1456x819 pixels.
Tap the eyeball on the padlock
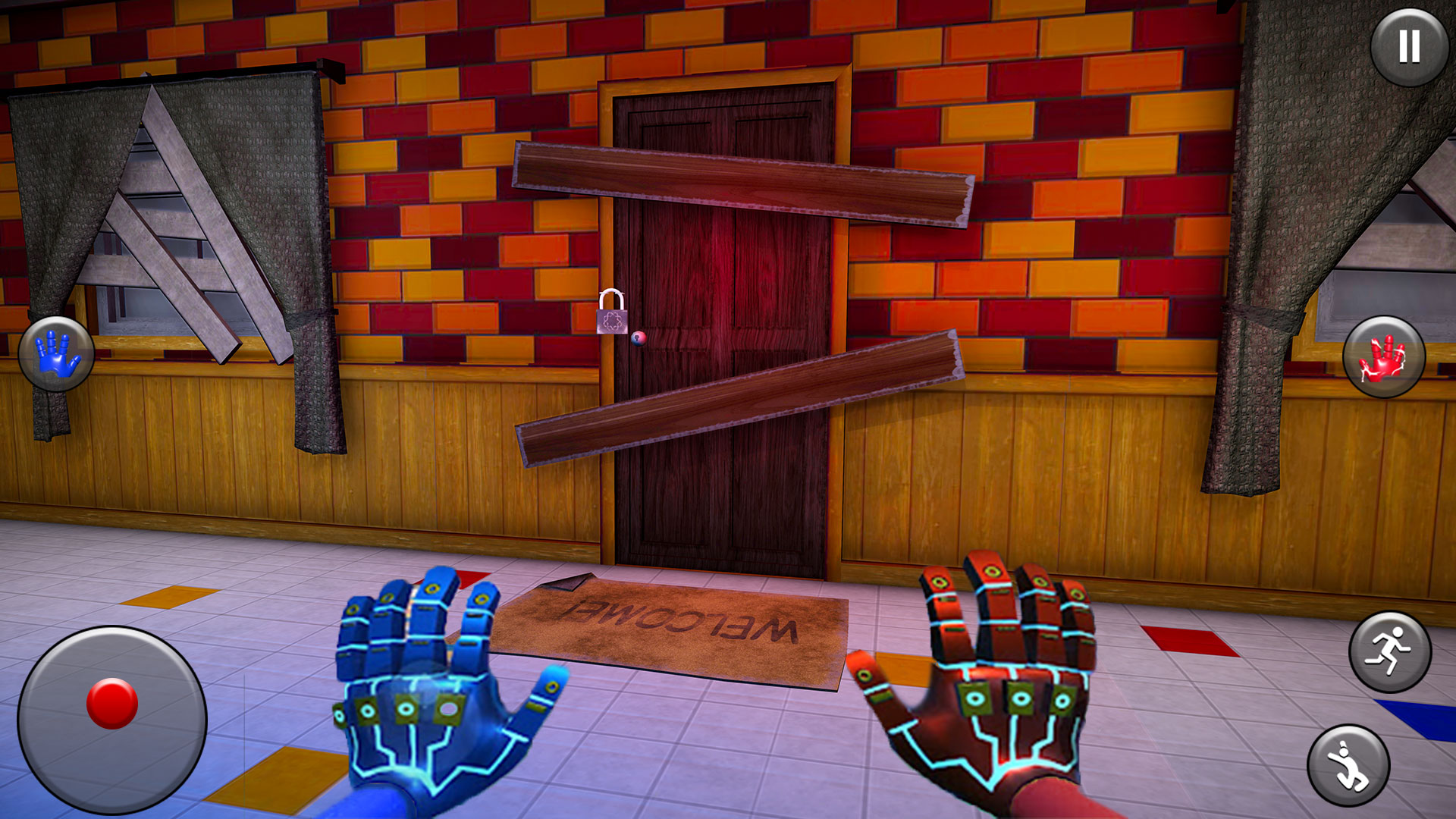[639, 338]
